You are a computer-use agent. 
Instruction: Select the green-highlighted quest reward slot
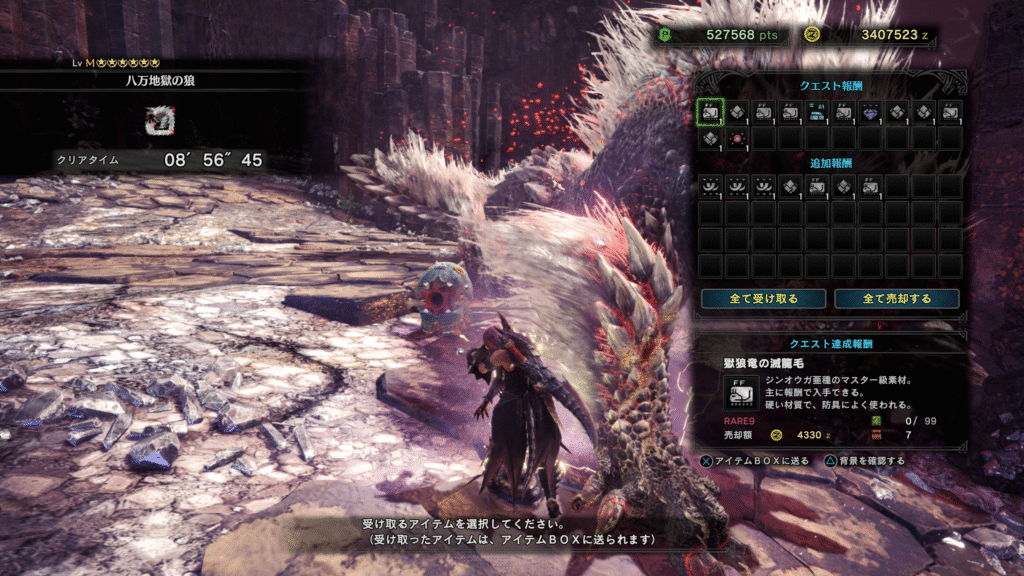(x=709, y=111)
